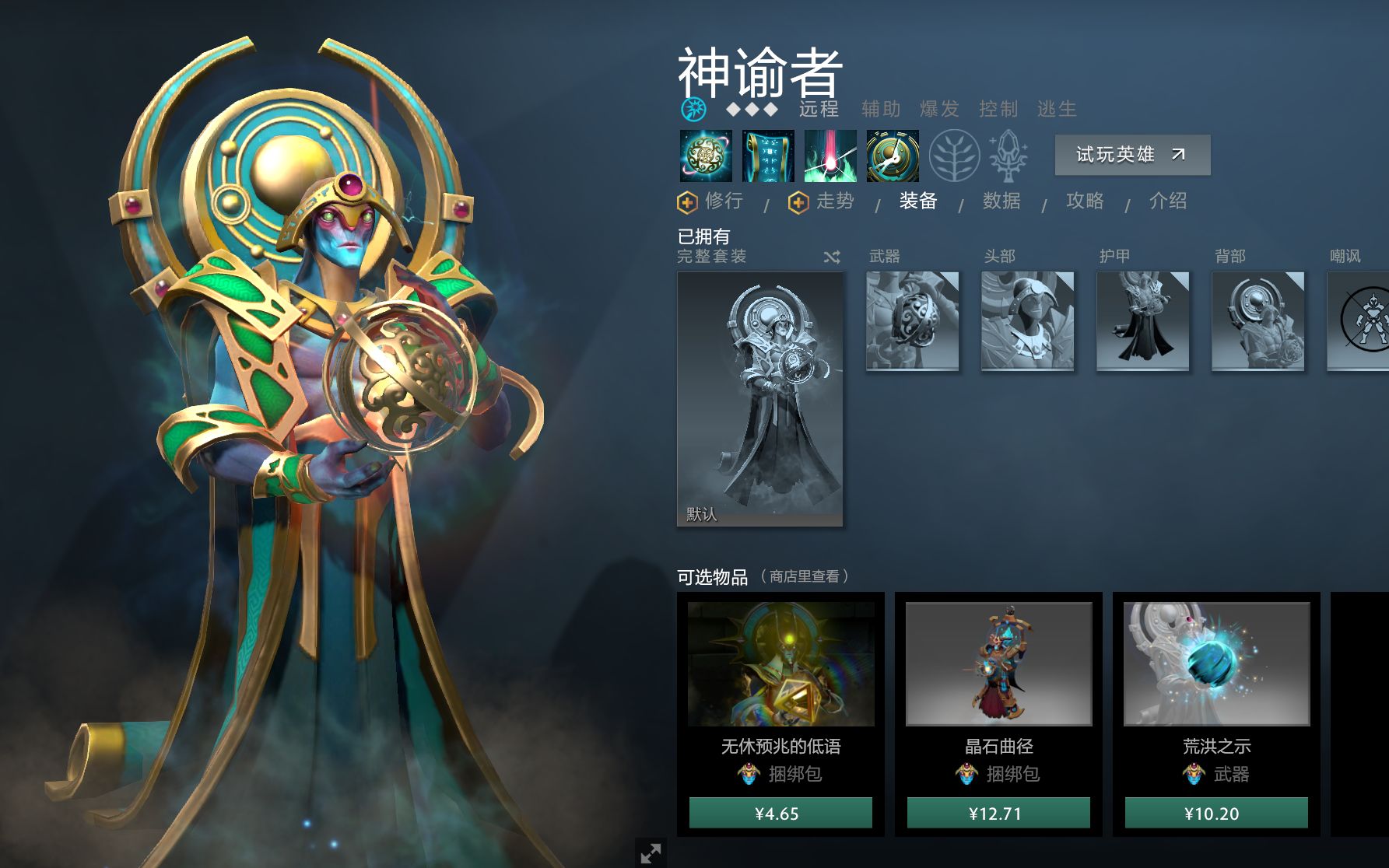Switch to the 数据 tab
Viewport: 1389px width, 868px height.
coord(1004,201)
